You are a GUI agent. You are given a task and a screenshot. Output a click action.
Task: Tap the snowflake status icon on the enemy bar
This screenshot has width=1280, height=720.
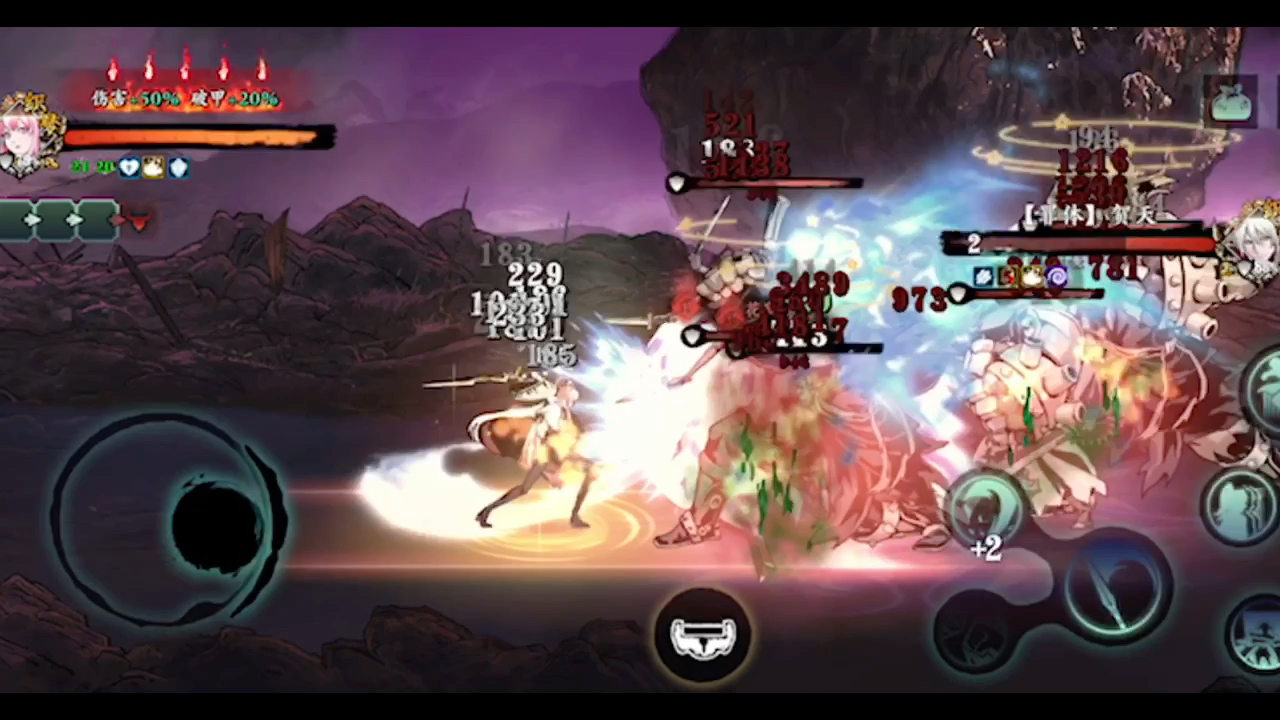tap(983, 276)
